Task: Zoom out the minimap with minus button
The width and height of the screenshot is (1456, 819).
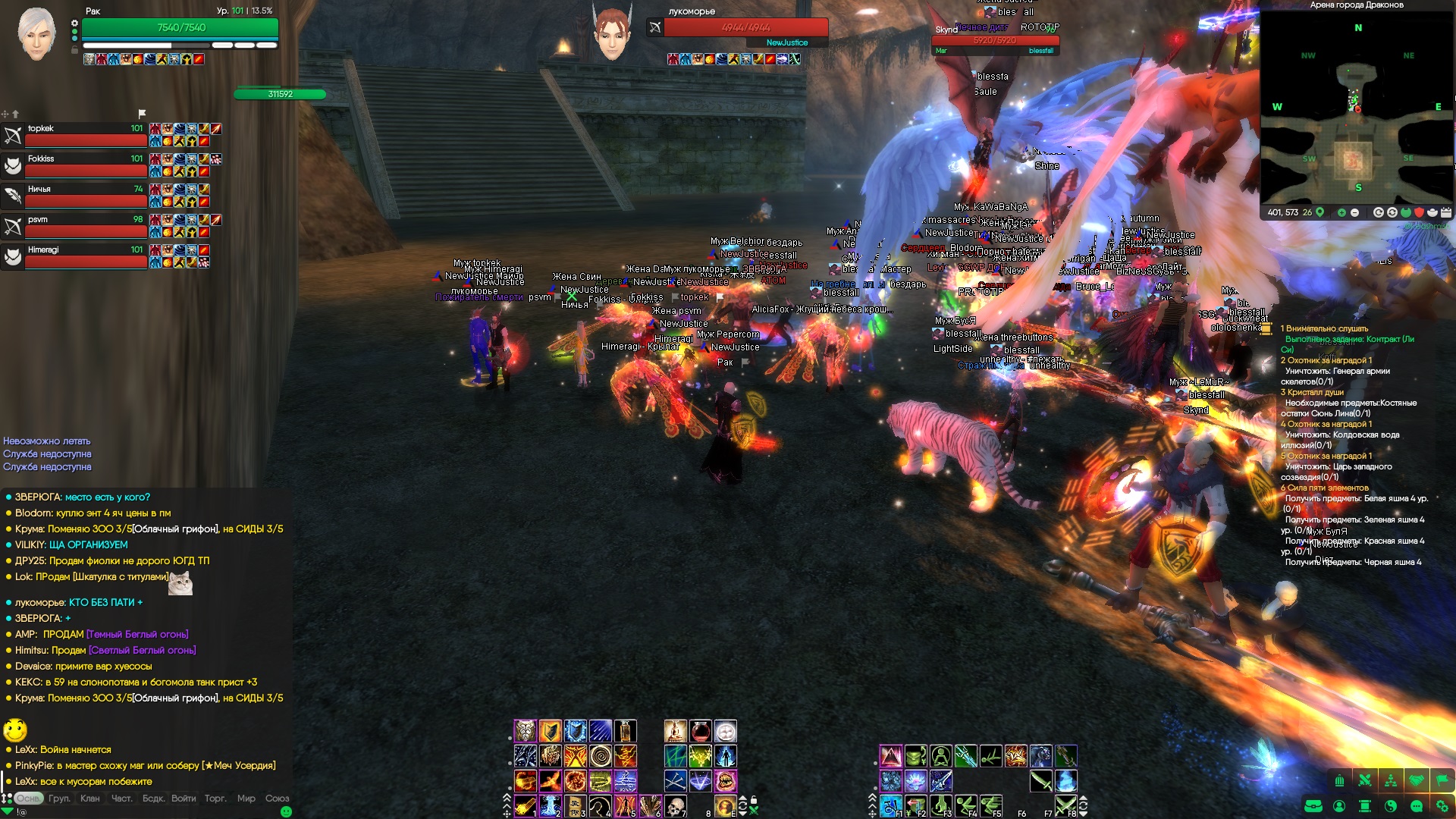Action: click(x=1354, y=213)
